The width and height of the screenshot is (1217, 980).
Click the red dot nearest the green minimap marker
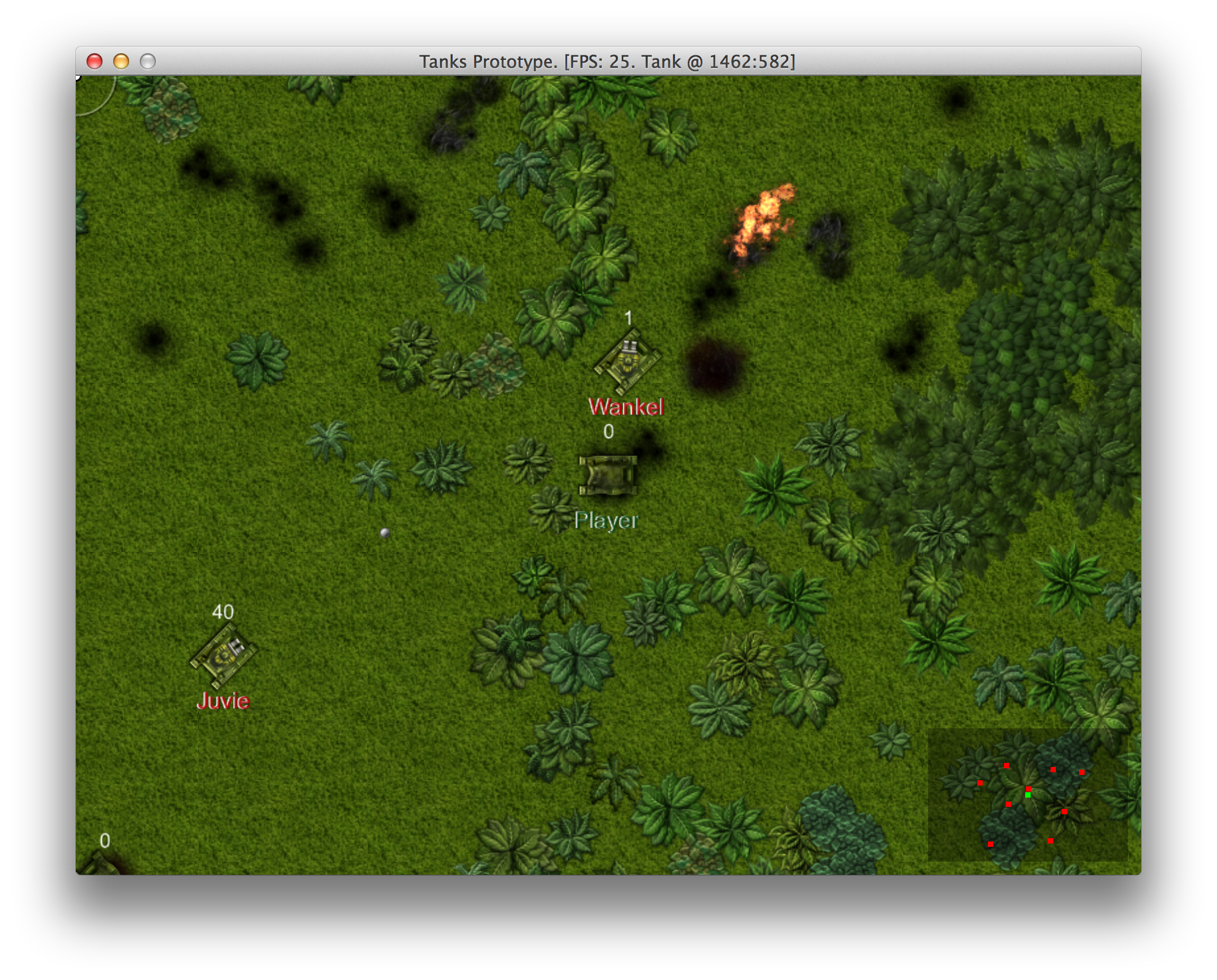1029,789
